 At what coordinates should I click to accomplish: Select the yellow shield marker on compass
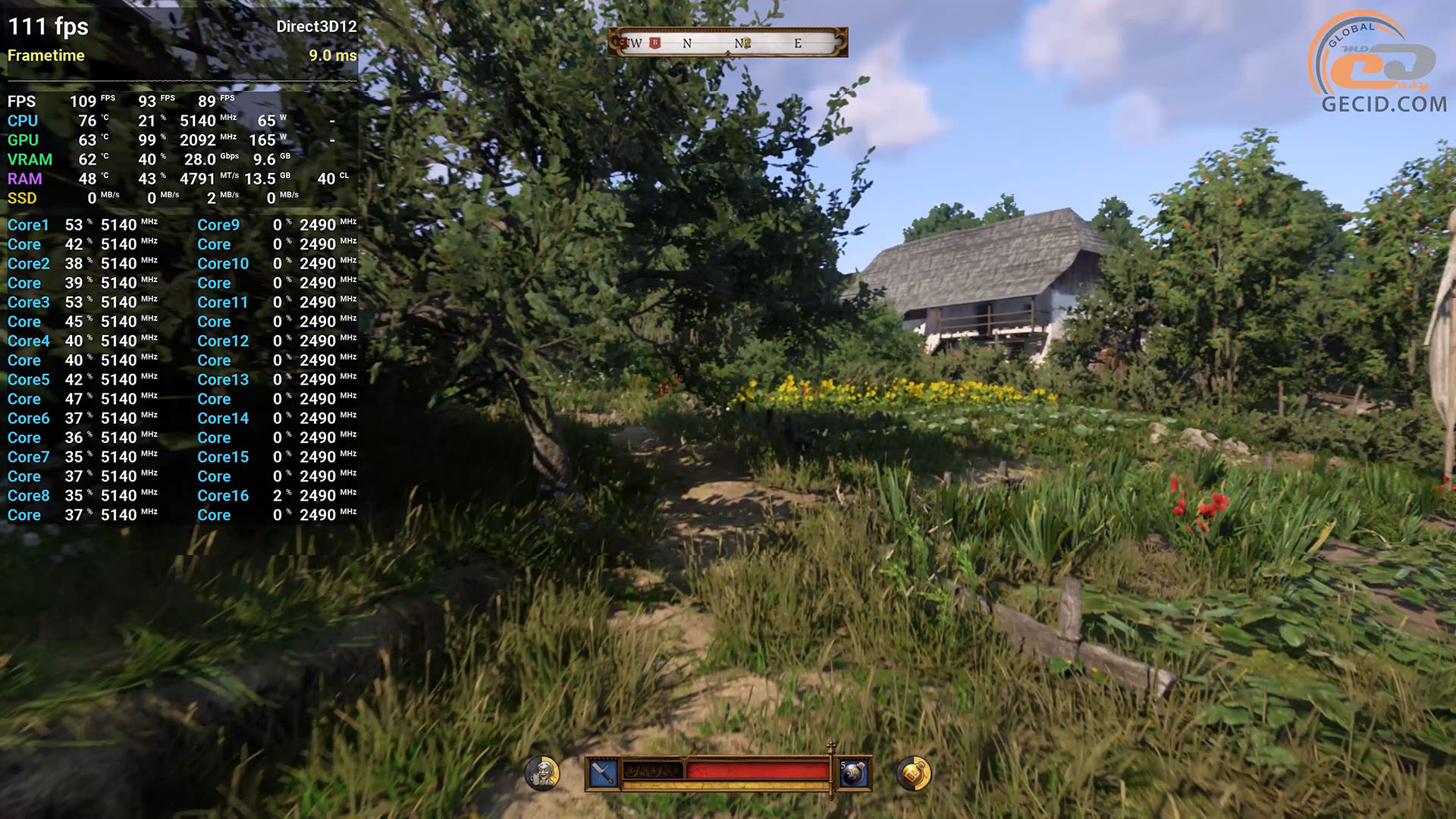point(745,43)
